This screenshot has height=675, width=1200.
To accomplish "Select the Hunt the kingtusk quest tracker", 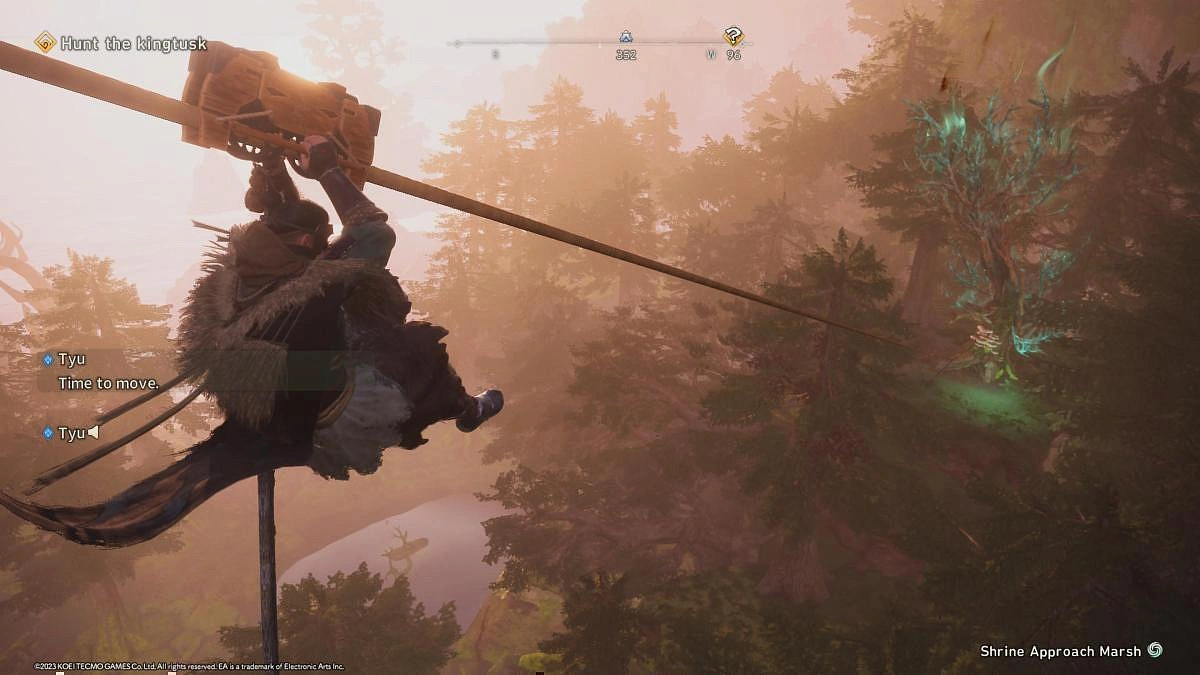I will click(x=122, y=43).
